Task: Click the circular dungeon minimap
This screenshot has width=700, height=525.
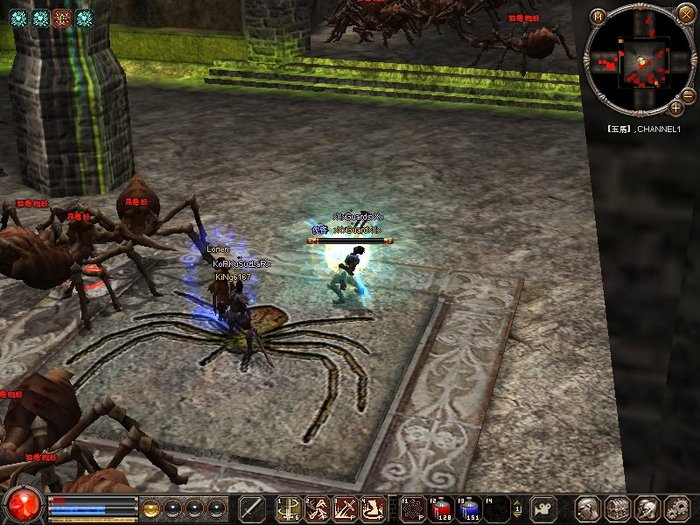Action: (x=637, y=62)
